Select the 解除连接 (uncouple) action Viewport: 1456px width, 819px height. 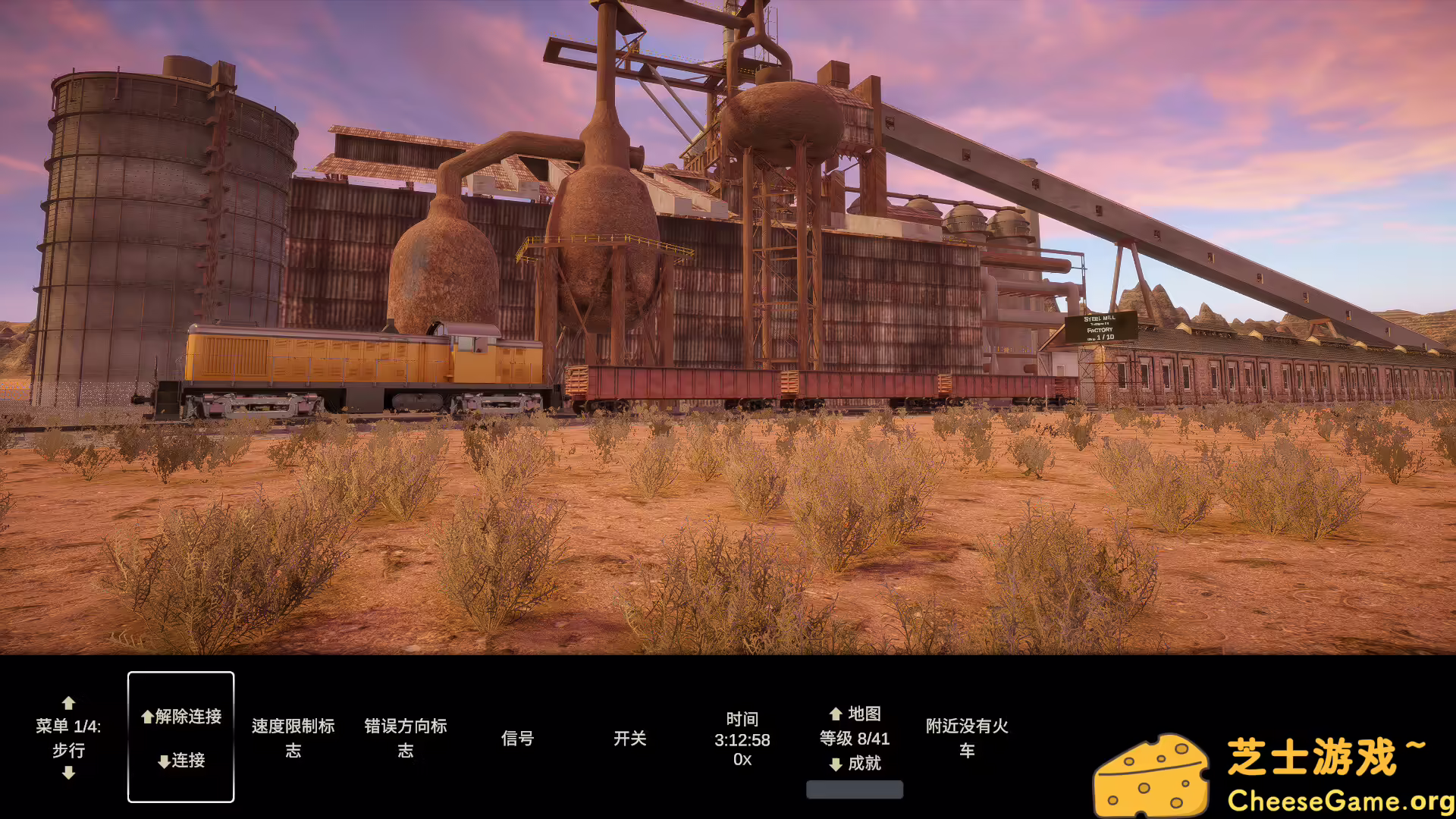181,717
